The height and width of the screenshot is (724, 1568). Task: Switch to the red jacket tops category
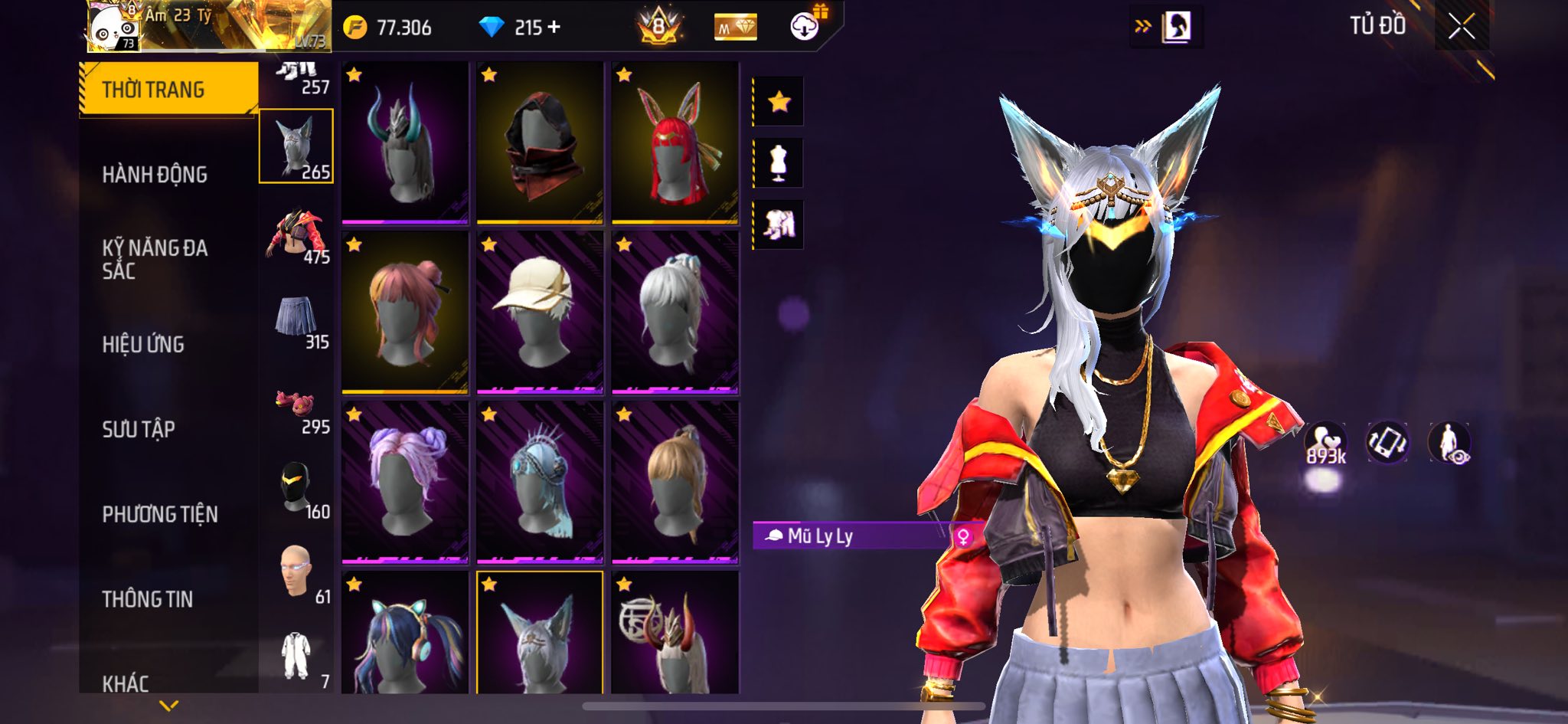tap(297, 236)
